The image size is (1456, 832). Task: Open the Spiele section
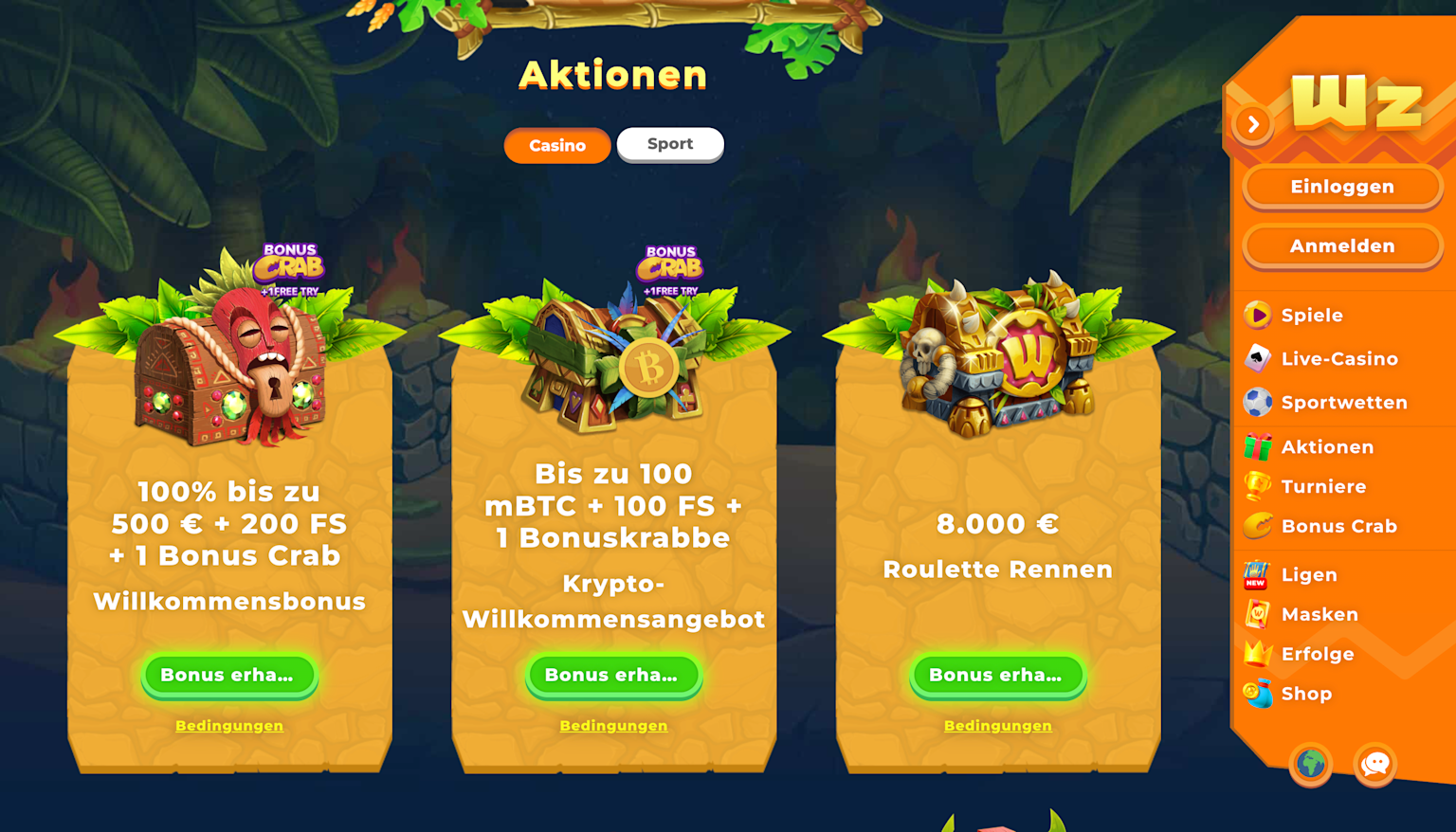point(1258,315)
